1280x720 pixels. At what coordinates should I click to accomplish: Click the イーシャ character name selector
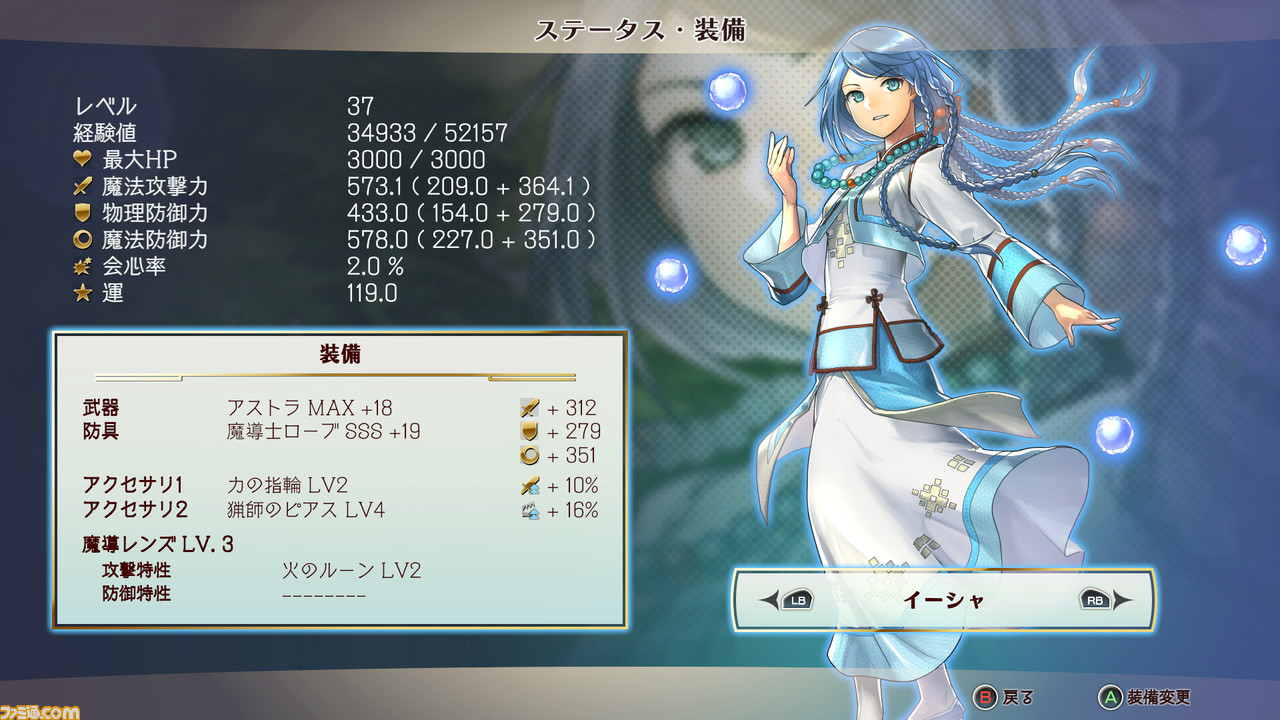coord(944,600)
